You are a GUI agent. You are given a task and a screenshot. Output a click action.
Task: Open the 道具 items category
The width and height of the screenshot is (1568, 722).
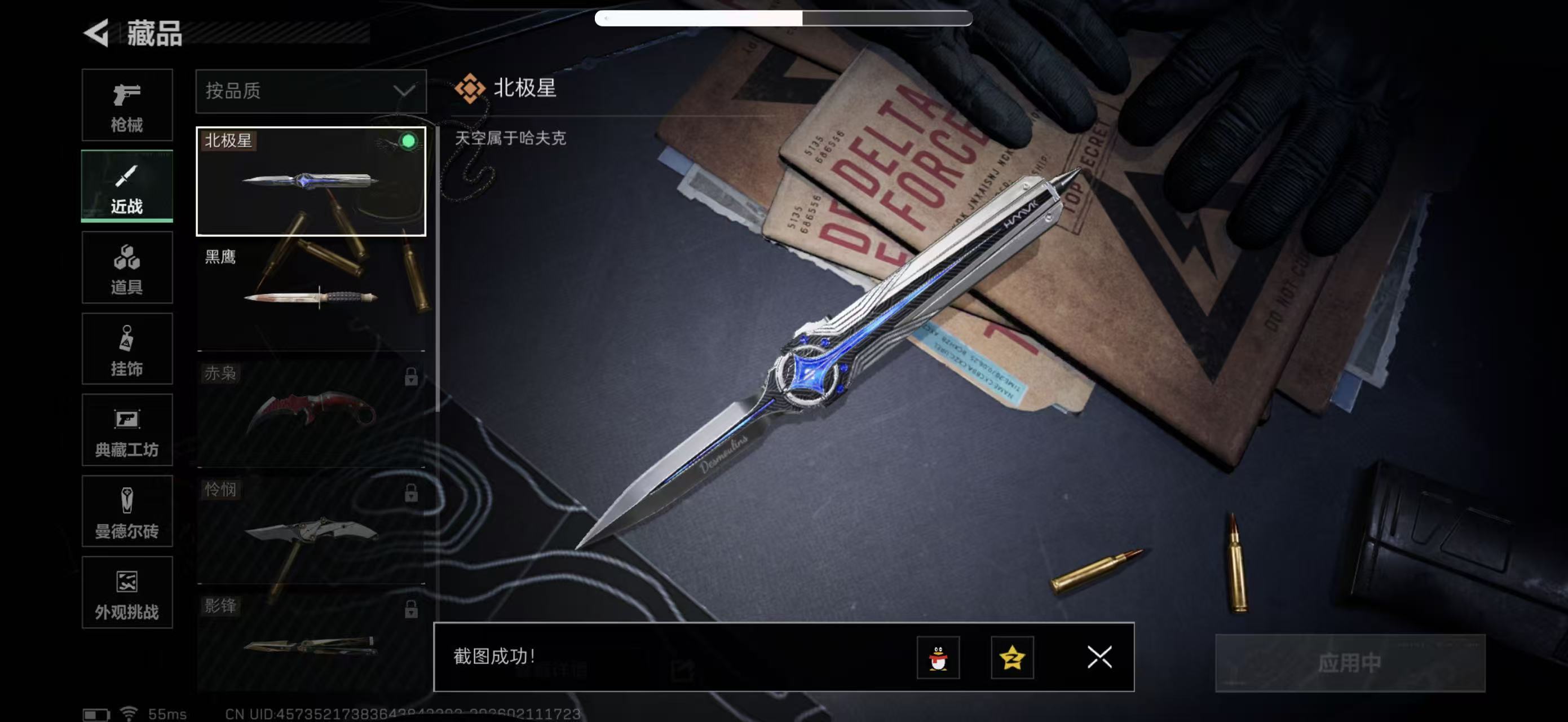127,268
